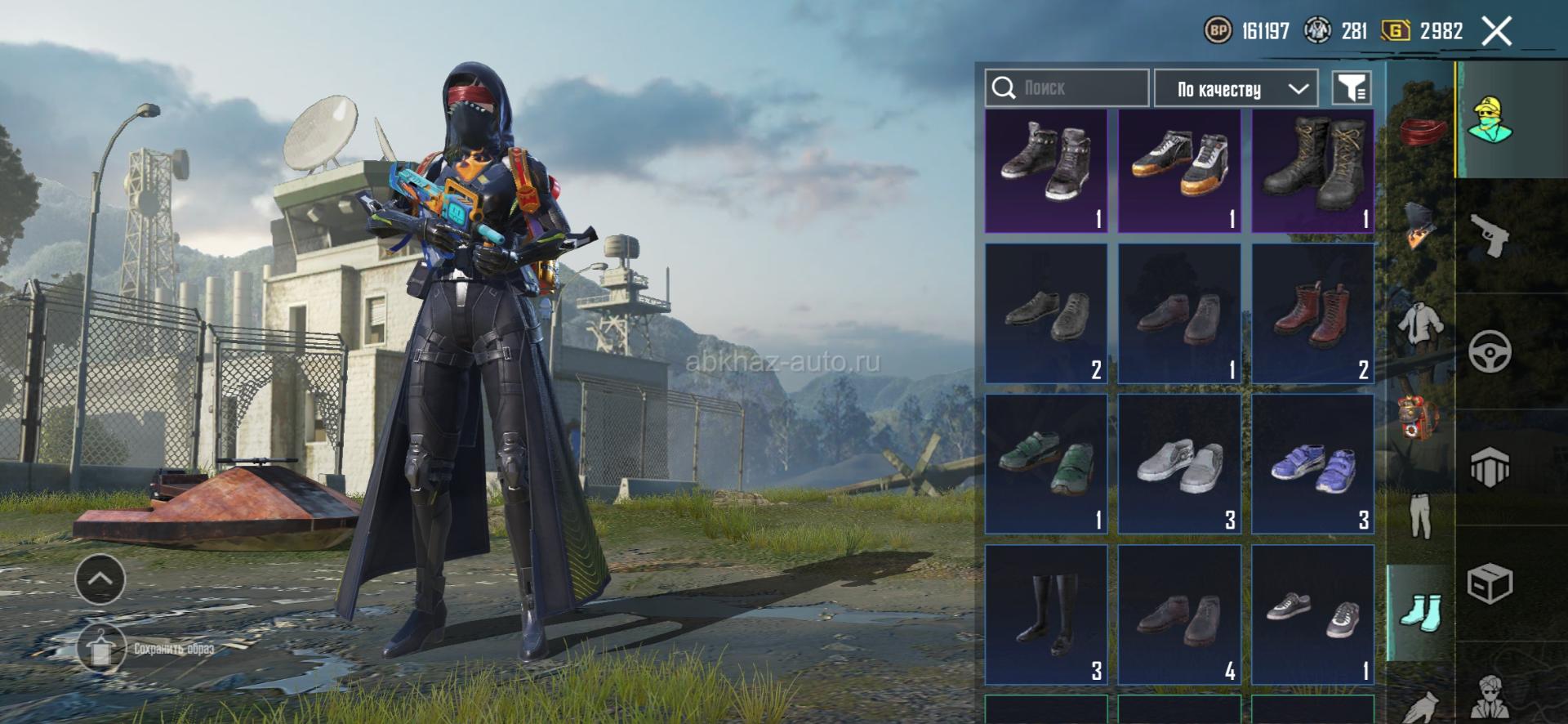Click the search field labeled Поиск

click(x=1067, y=87)
